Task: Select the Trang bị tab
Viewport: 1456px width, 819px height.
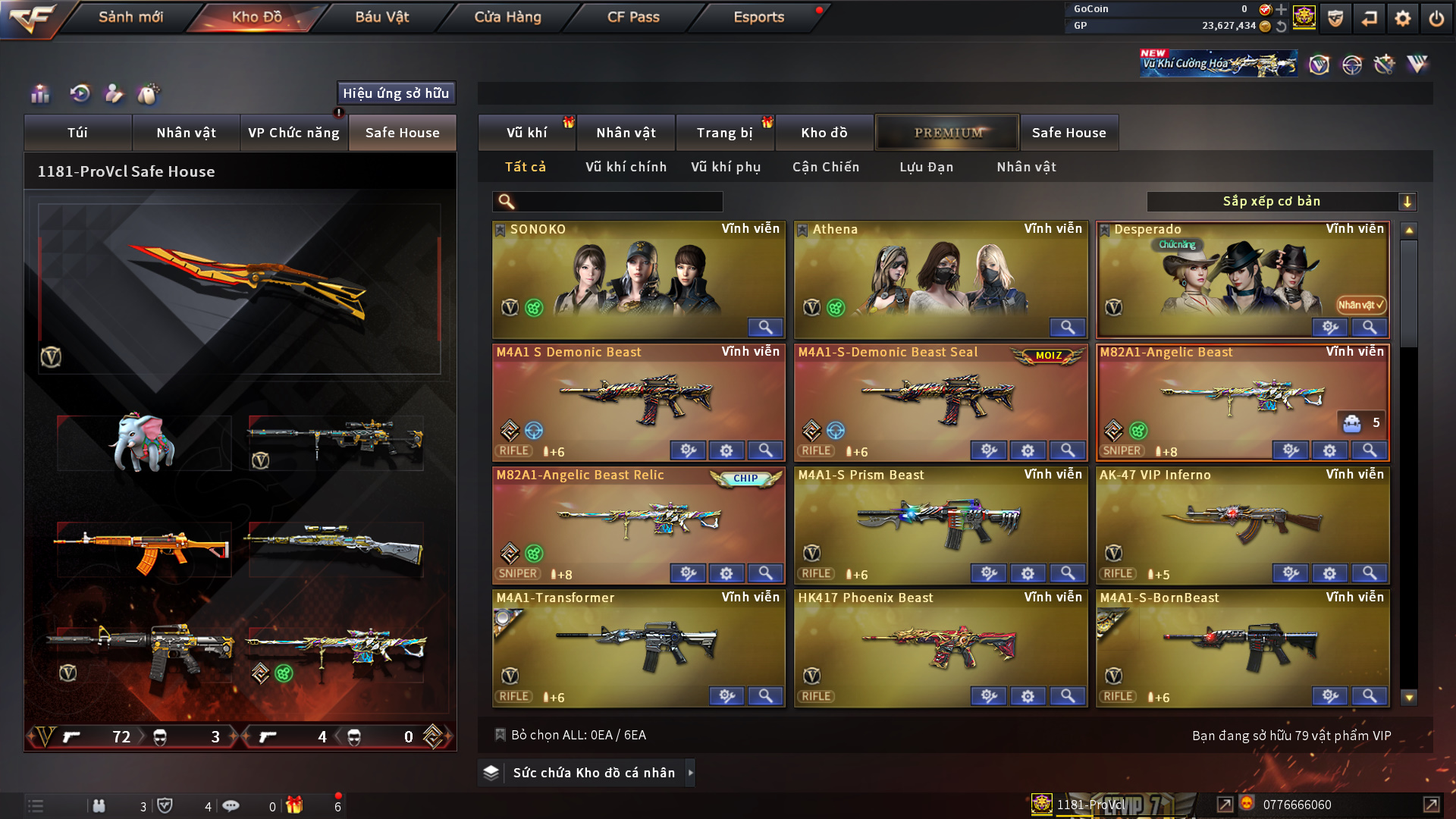Action: pyautogui.click(x=724, y=133)
